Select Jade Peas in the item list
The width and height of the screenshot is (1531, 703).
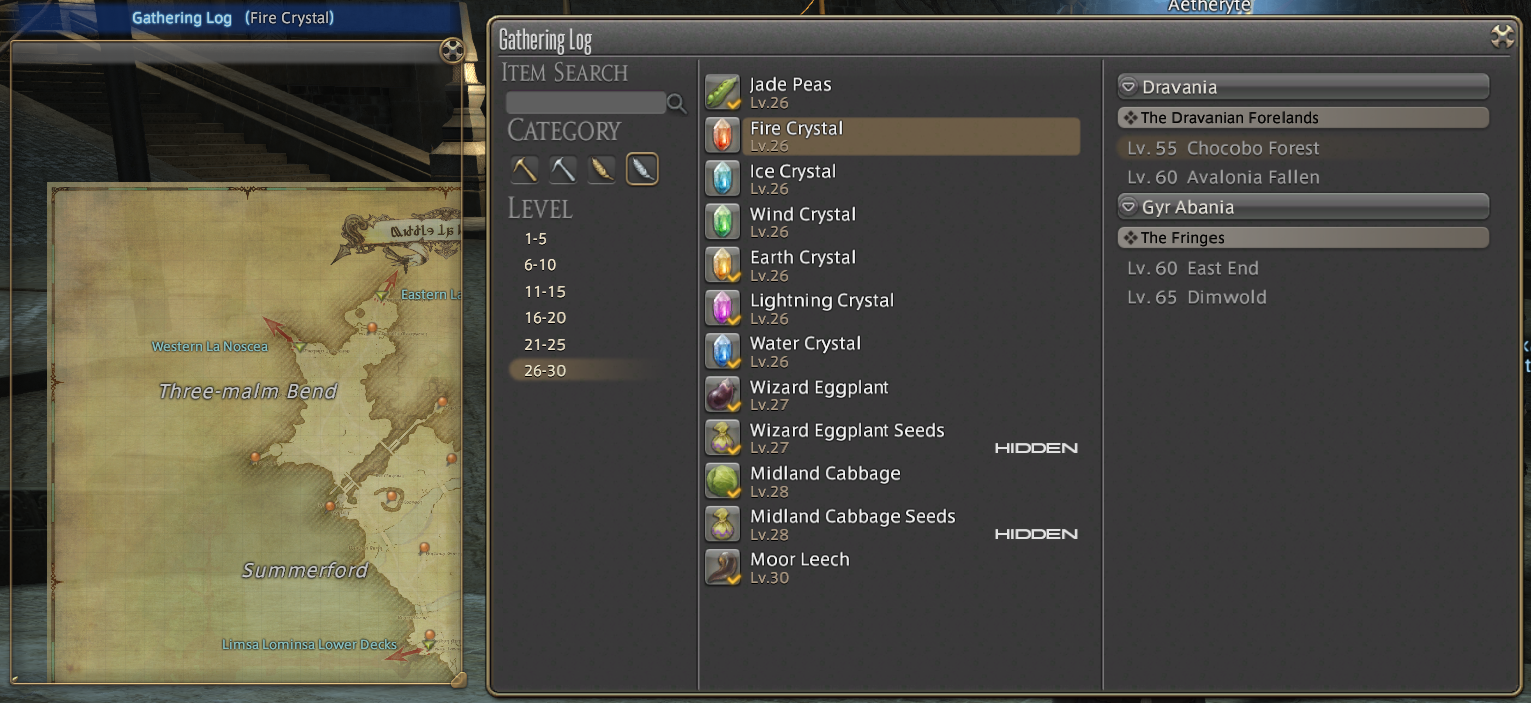pyautogui.click(x=790, y=92)
